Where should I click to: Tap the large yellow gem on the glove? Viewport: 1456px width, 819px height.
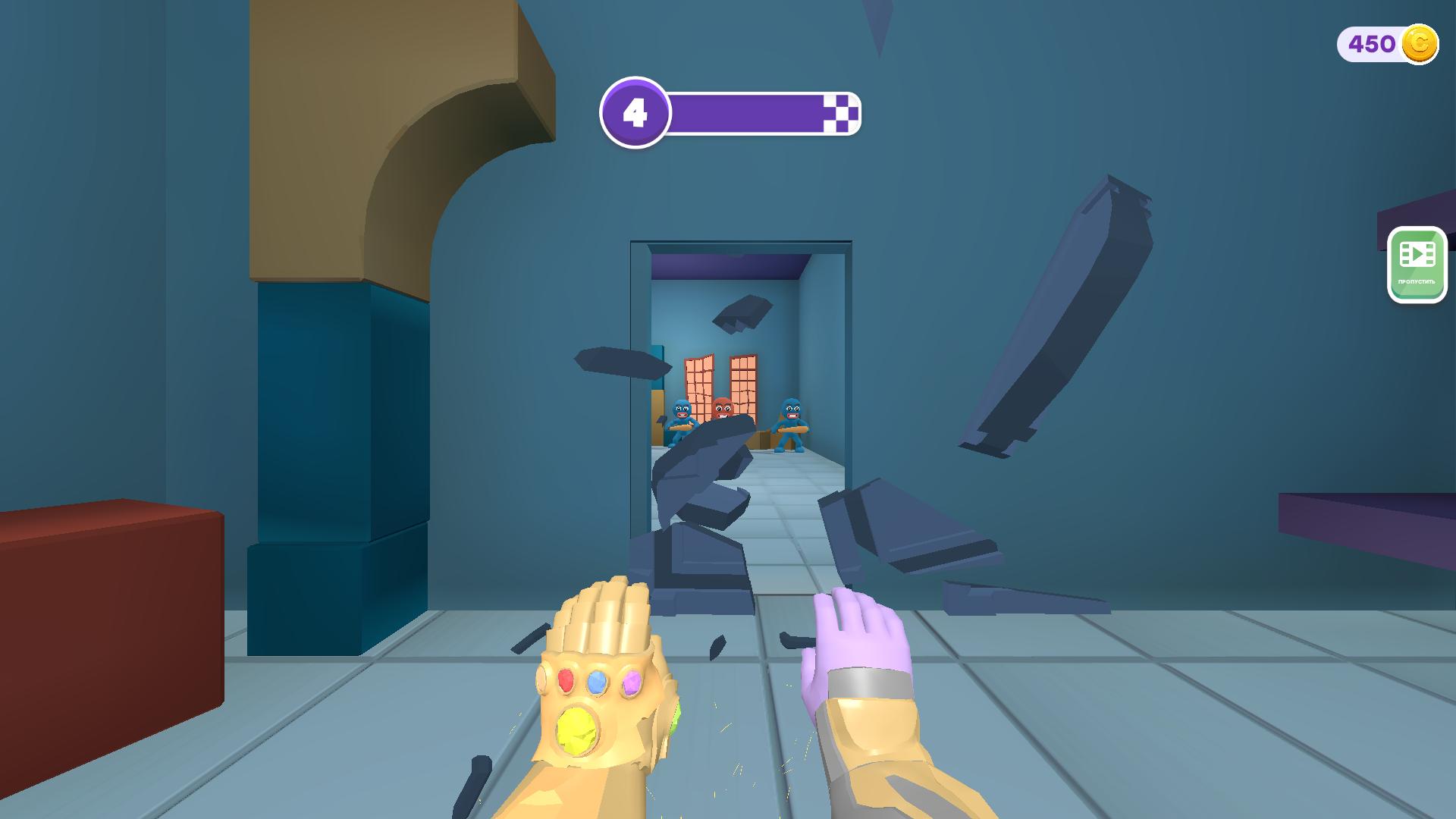[x=576, y=730]
